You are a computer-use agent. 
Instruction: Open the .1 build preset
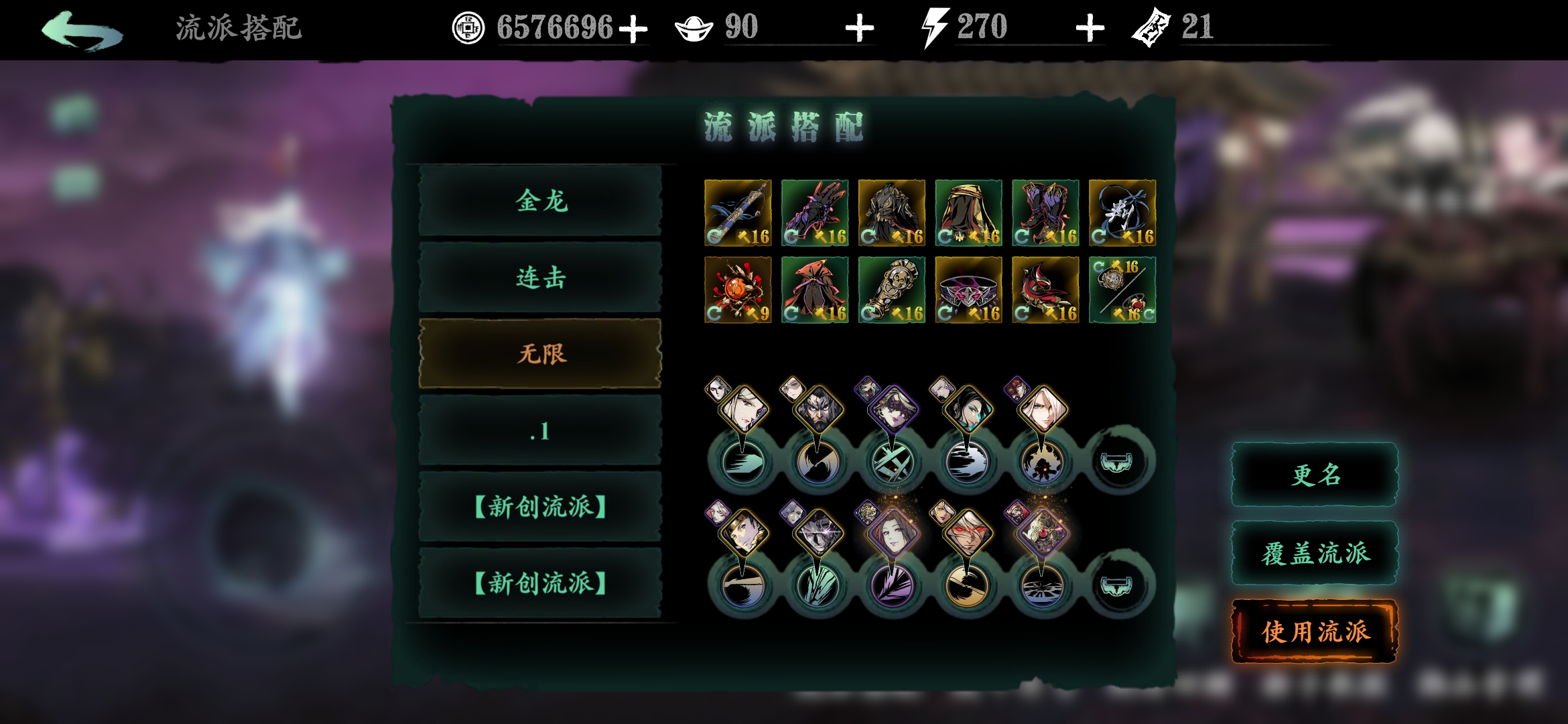(x=540, y=430)
